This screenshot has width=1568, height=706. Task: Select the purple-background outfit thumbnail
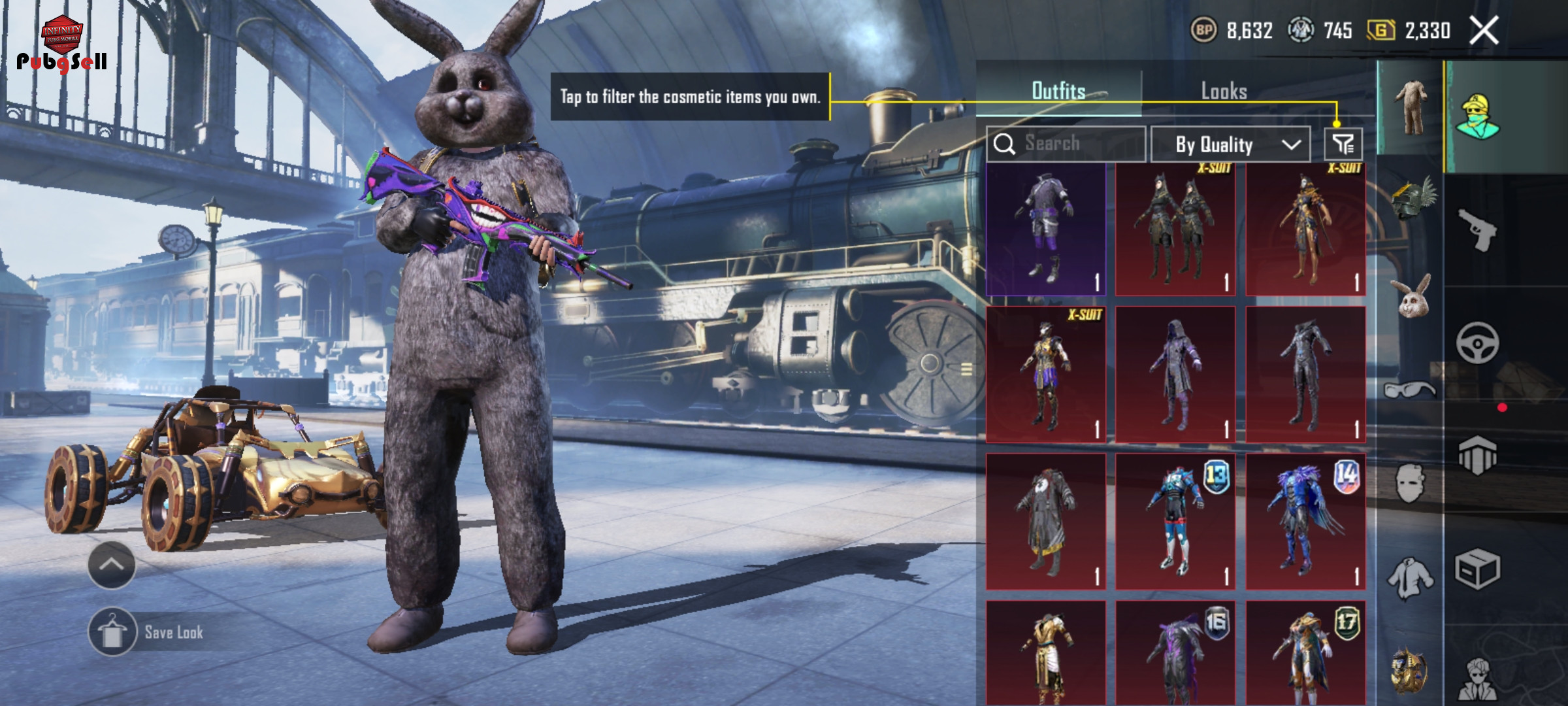click(x=1045, y=229)
